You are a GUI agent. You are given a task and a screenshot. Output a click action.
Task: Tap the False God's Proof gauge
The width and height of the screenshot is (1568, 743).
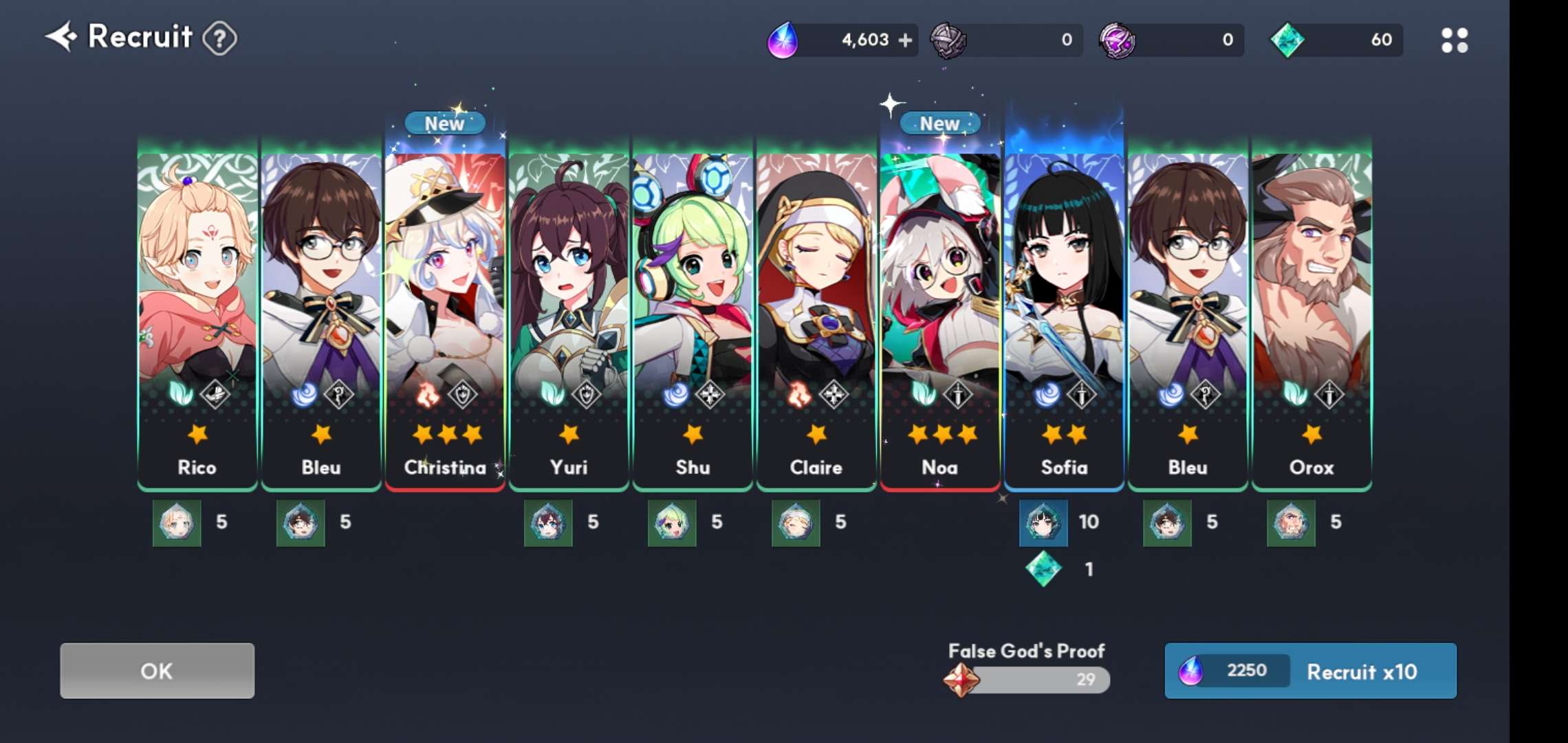(x=1028, y=680)
